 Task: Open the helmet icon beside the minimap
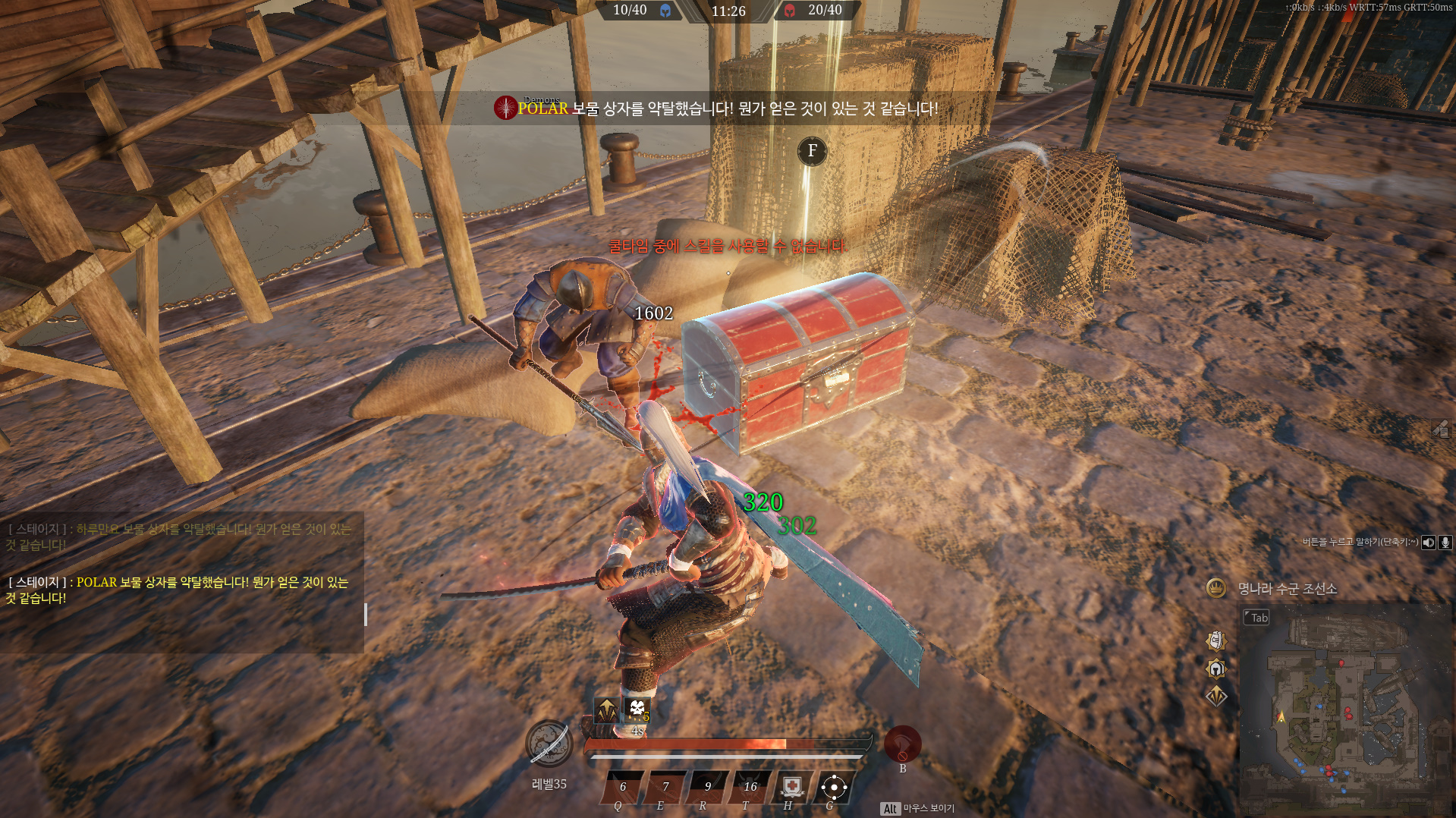pyautogui.click(x=1216, y=669)
